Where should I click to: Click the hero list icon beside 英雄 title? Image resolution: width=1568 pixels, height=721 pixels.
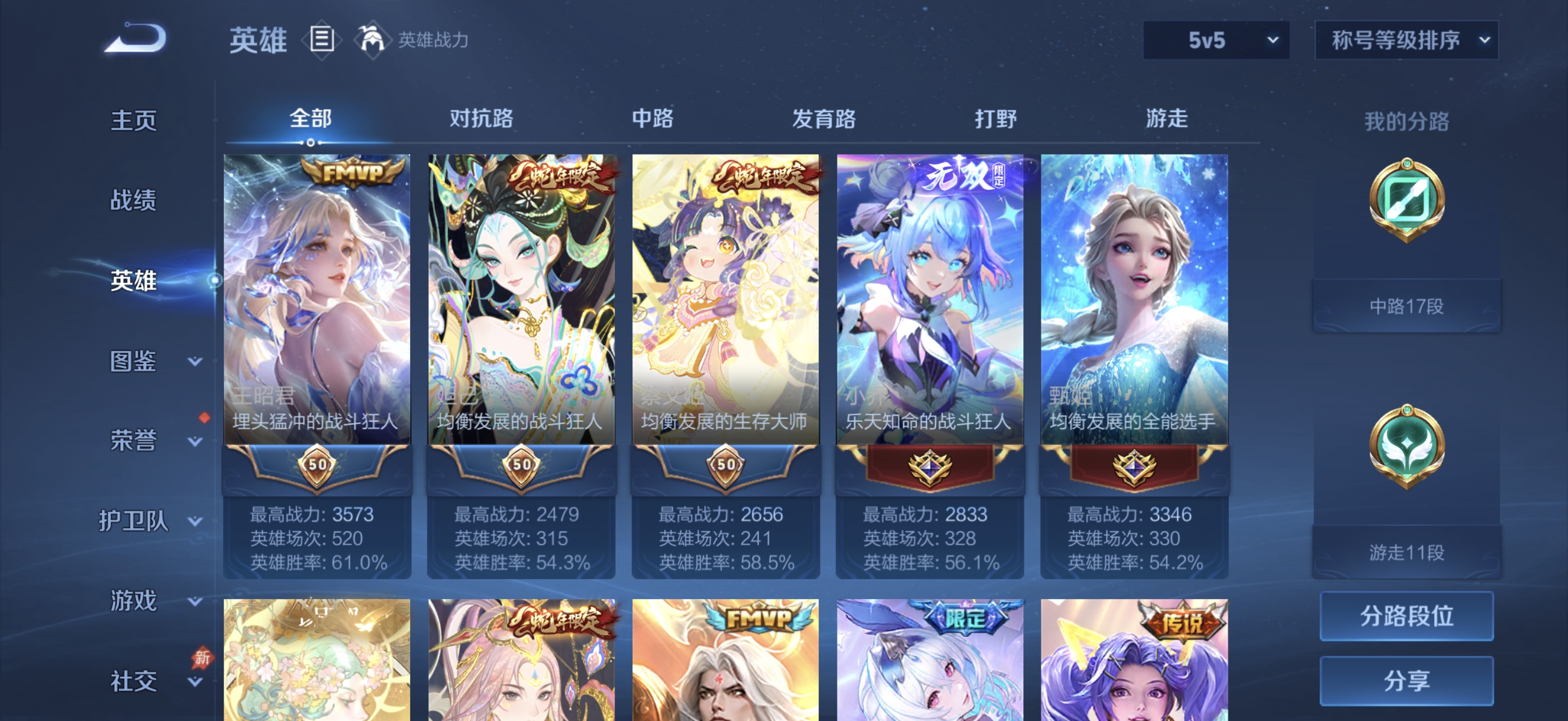pyautogui.click(x=321, y=40)
